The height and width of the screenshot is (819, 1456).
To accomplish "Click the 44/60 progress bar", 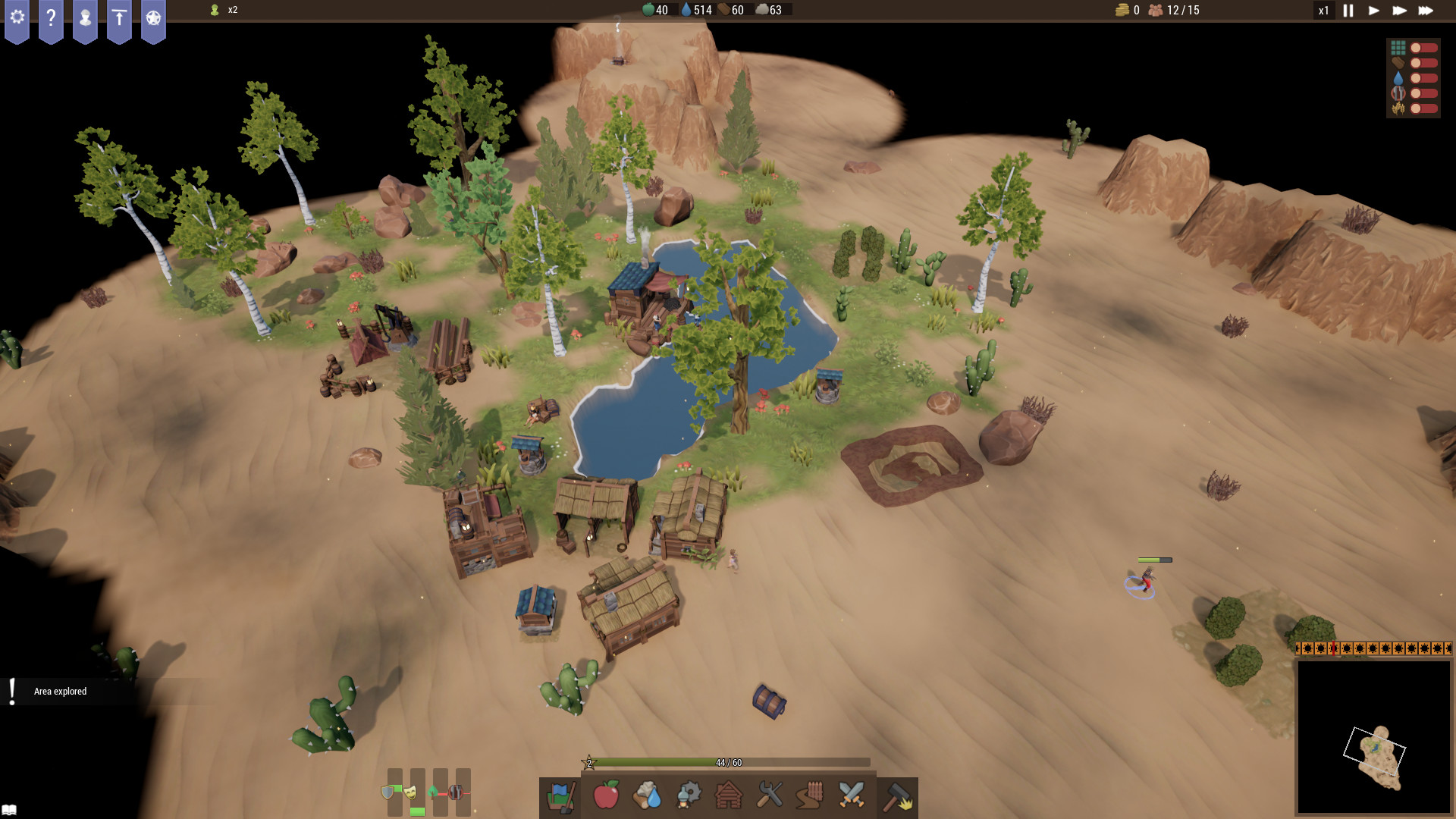I will coord(728,763).
